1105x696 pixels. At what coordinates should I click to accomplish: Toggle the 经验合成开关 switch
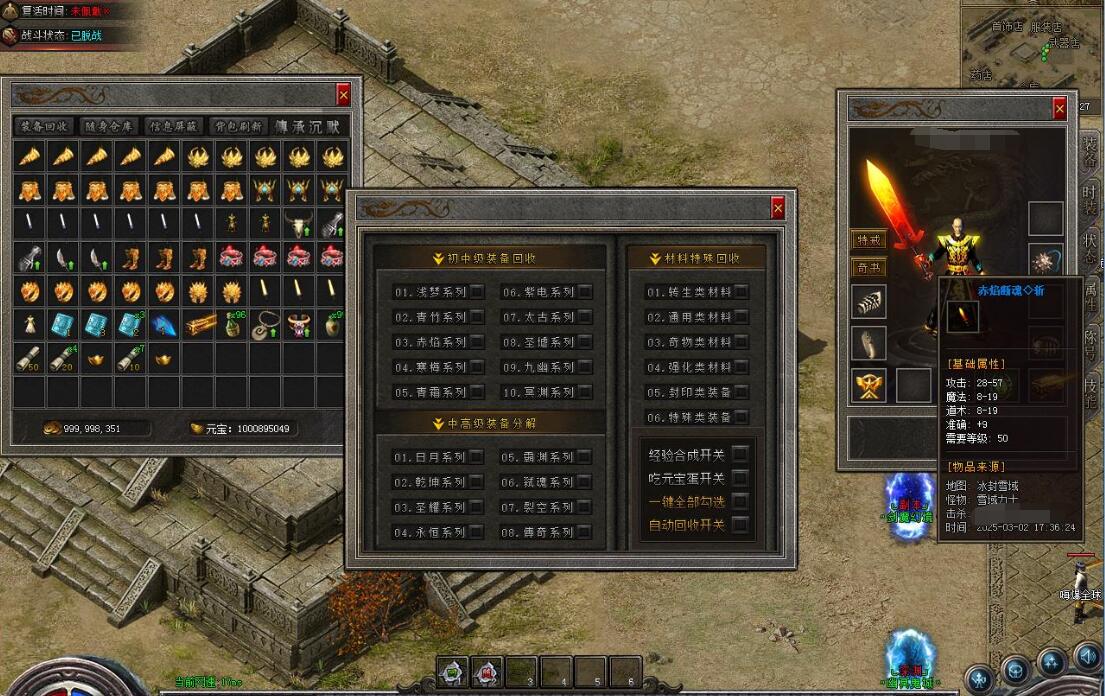741,454
